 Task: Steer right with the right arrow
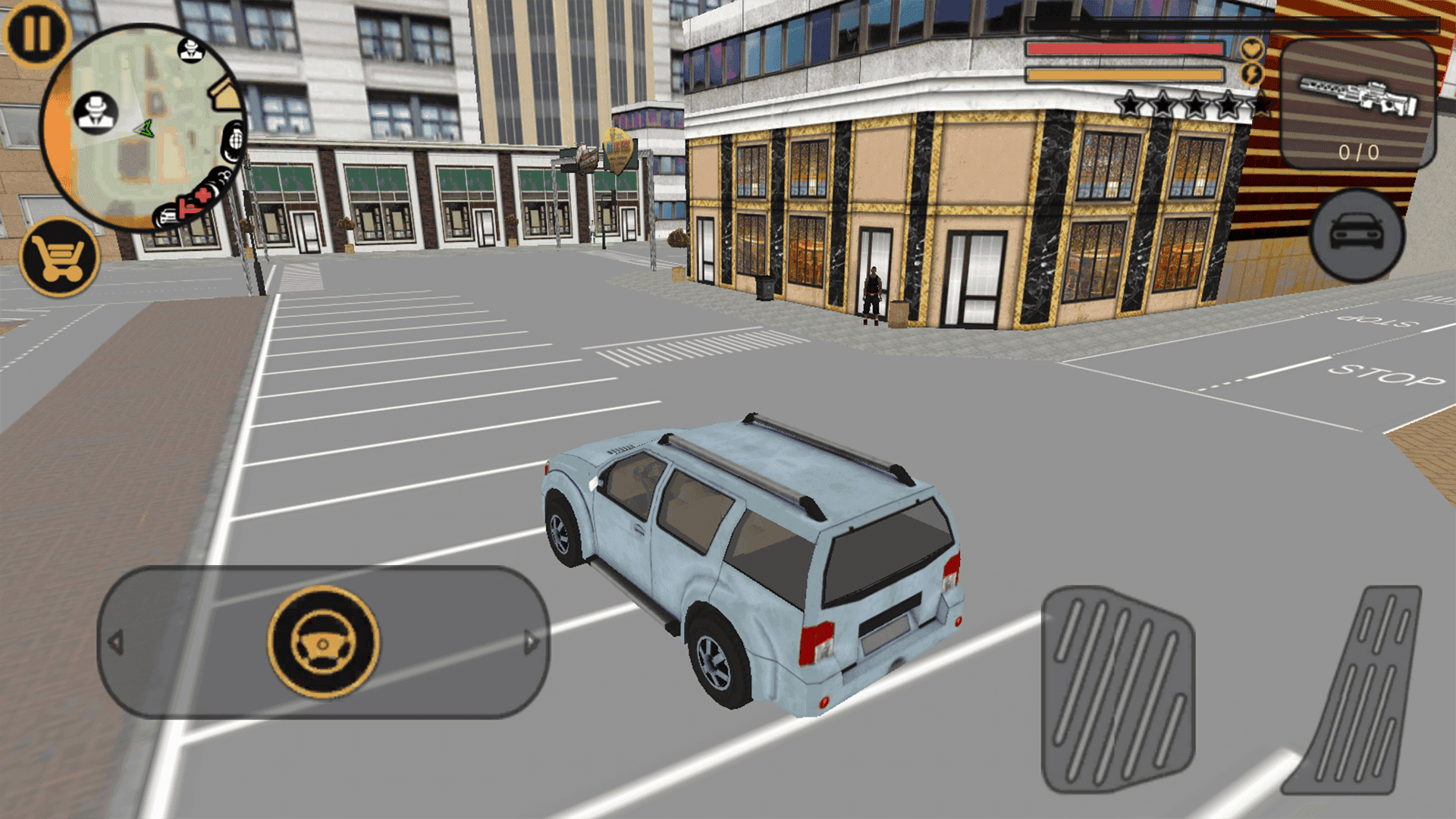[x=531, y=642]
